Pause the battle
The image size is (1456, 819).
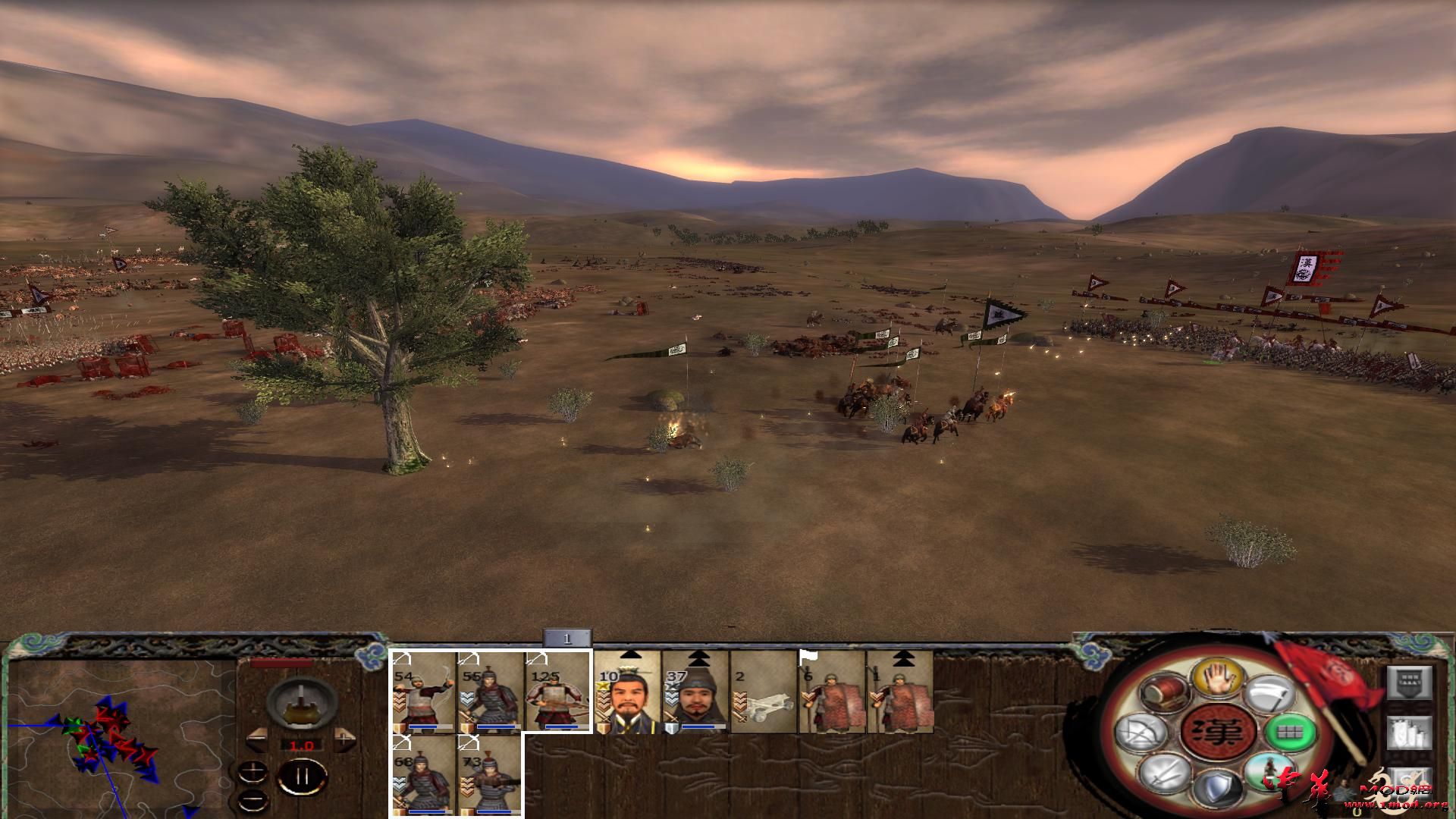[x=302, y=777]
